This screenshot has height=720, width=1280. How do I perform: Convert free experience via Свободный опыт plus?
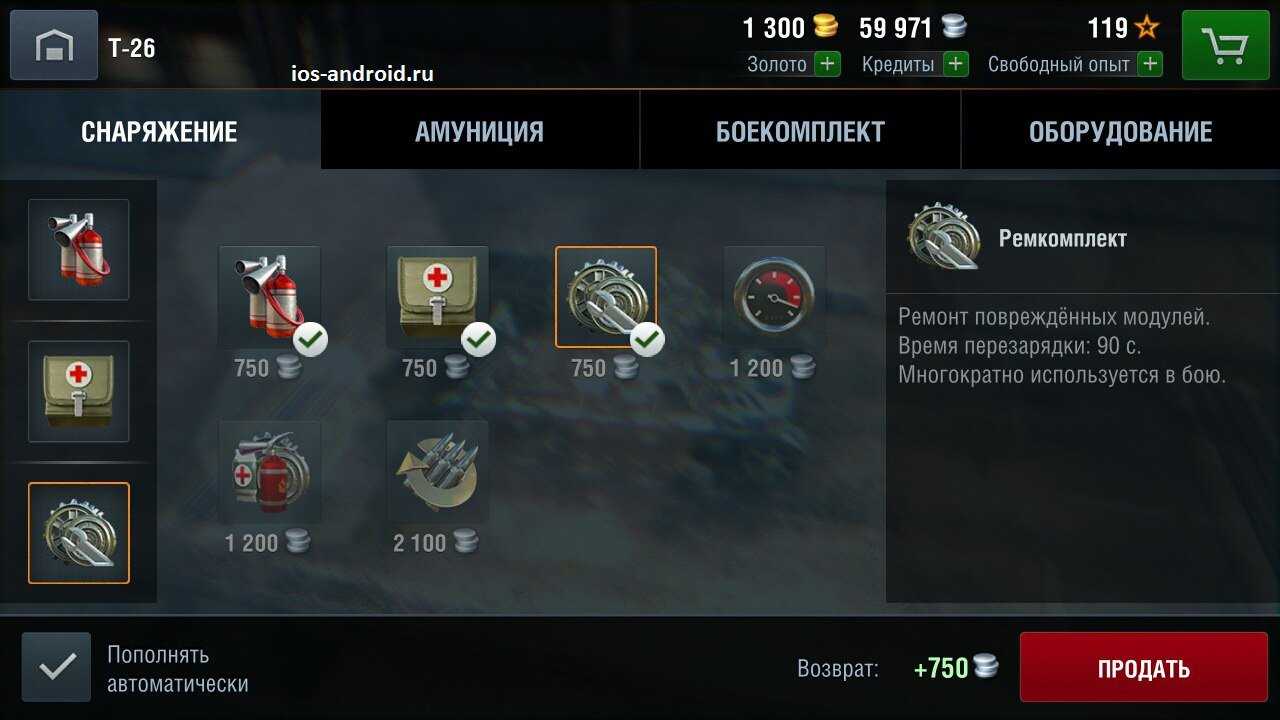(1150, 65)
